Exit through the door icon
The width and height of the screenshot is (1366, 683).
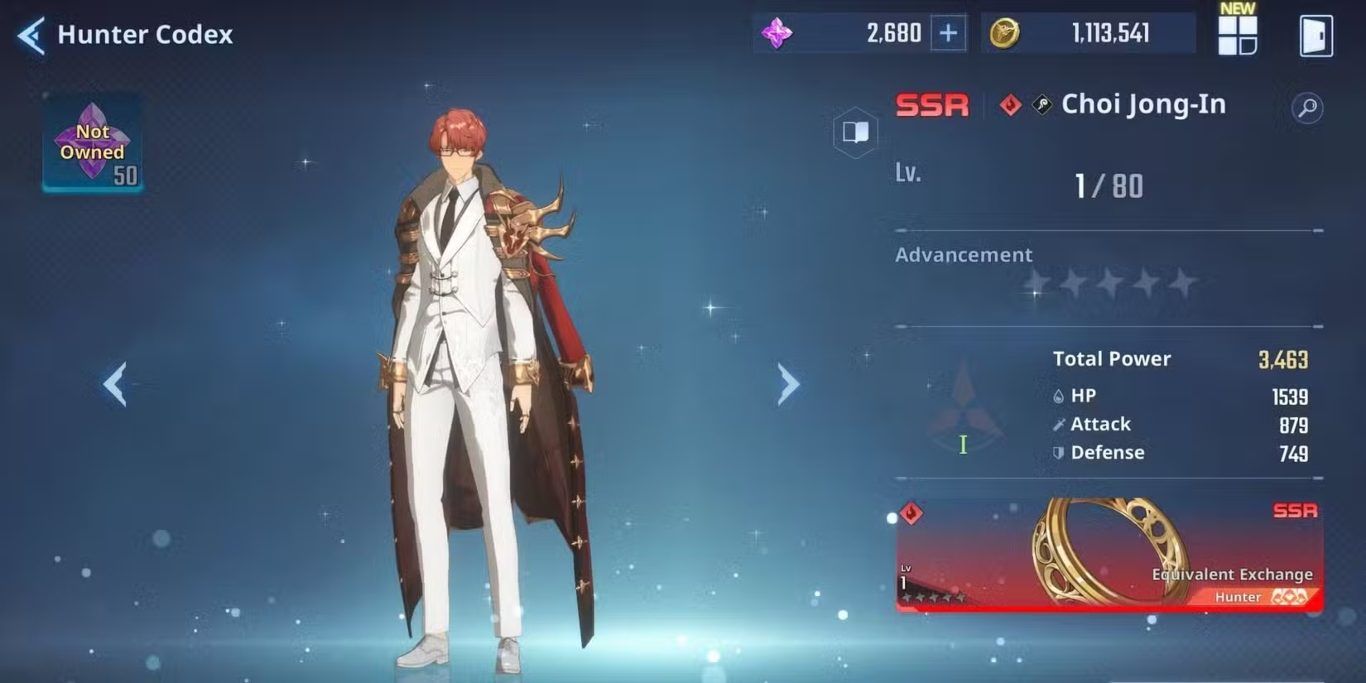1315,35
